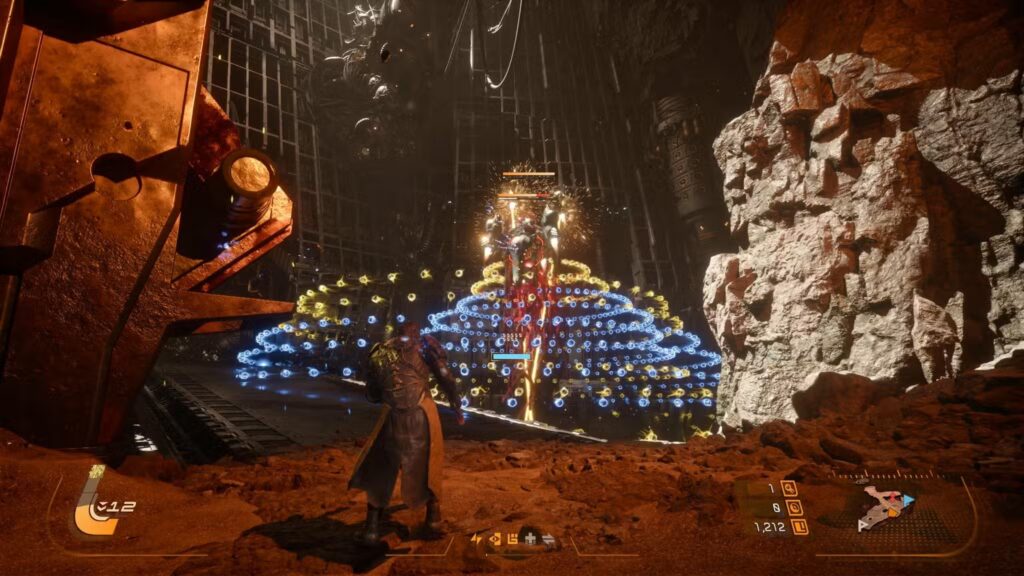The height and width of the screenshot is (576, 1024).
Task: Click the eye diamond status icon
Action: (x=494, y=540)
